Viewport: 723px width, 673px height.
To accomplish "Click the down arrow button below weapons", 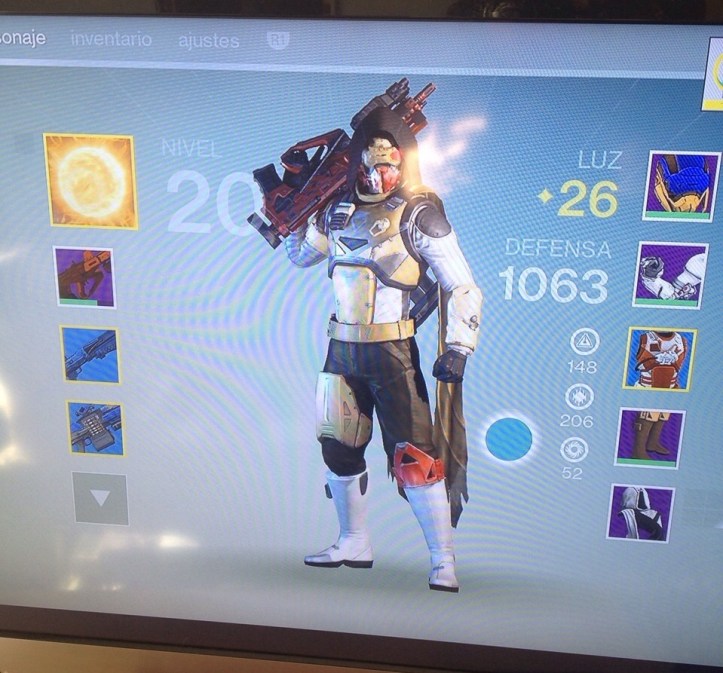I will click(x=100, y=498).
